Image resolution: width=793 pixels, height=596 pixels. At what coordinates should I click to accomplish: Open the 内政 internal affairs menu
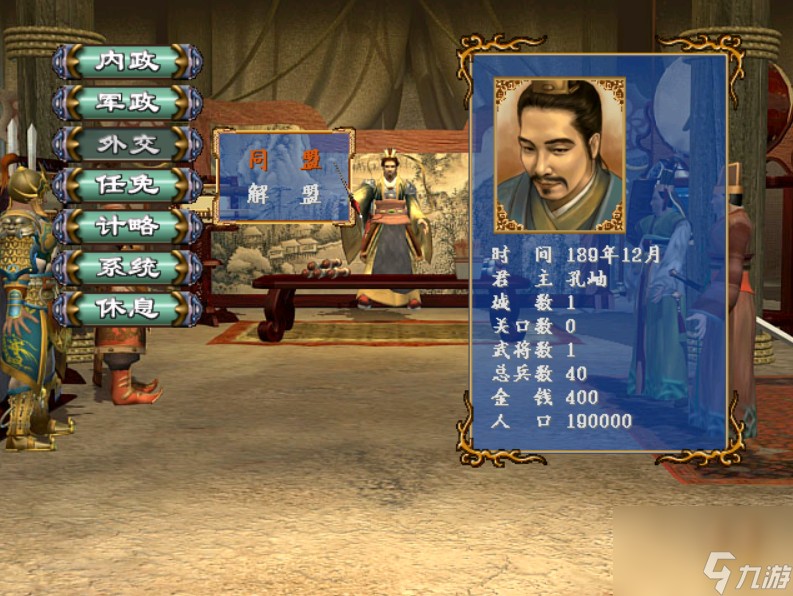127,62
